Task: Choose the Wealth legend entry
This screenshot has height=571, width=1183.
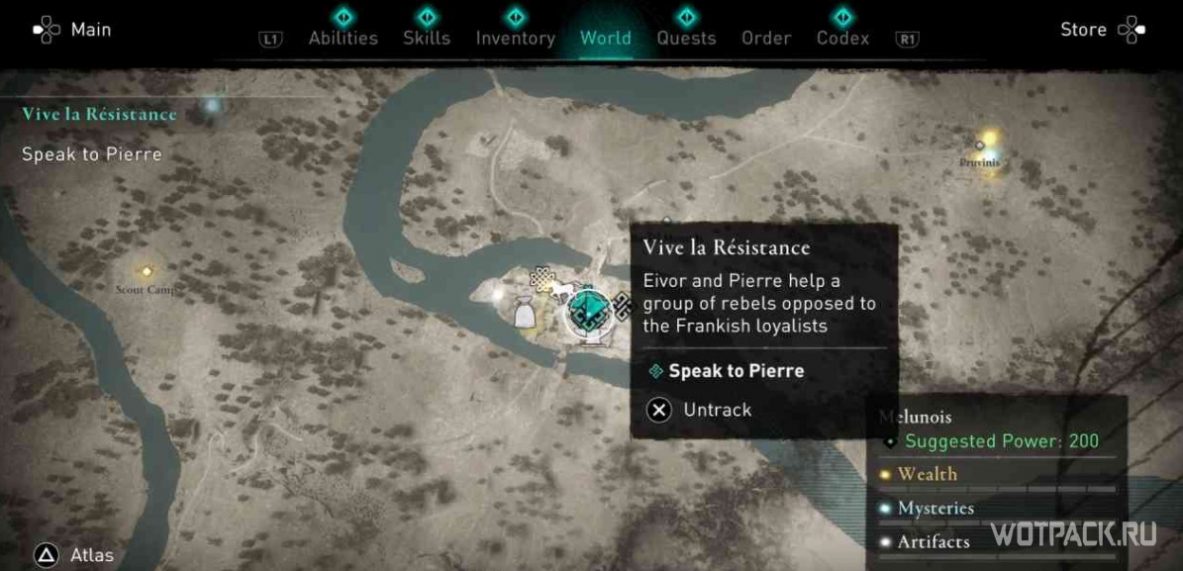Action: [x=927, y=474]
